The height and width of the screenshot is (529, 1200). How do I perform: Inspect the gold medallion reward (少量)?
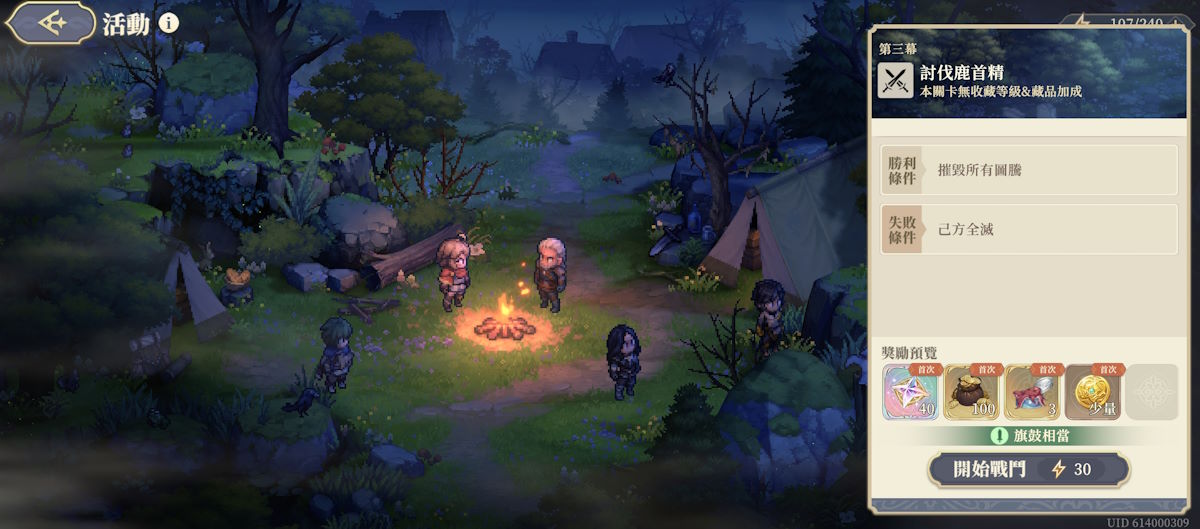pyautogui.click(x=1094, y=391)
